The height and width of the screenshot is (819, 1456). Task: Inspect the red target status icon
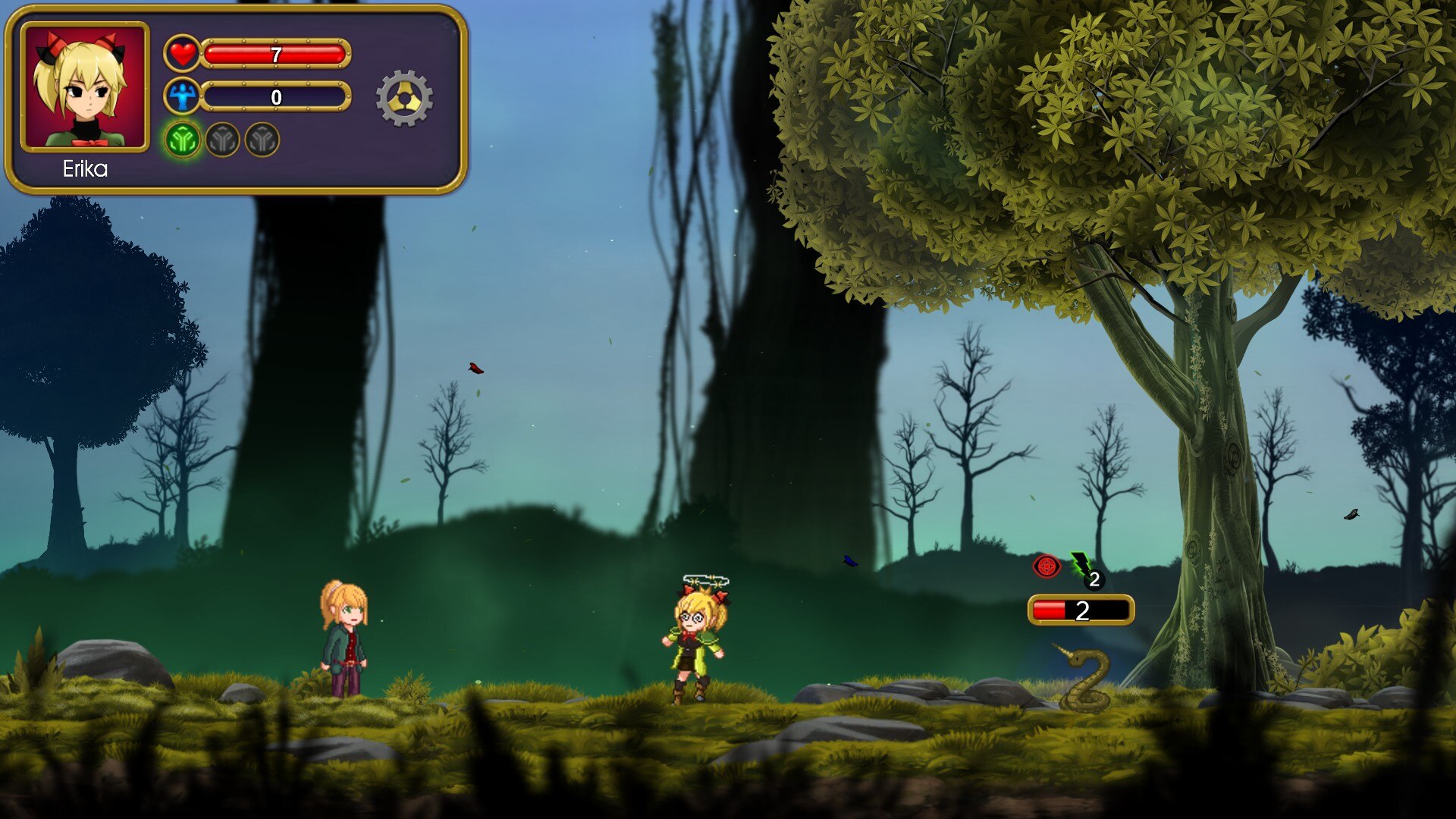click(1046, 566)
